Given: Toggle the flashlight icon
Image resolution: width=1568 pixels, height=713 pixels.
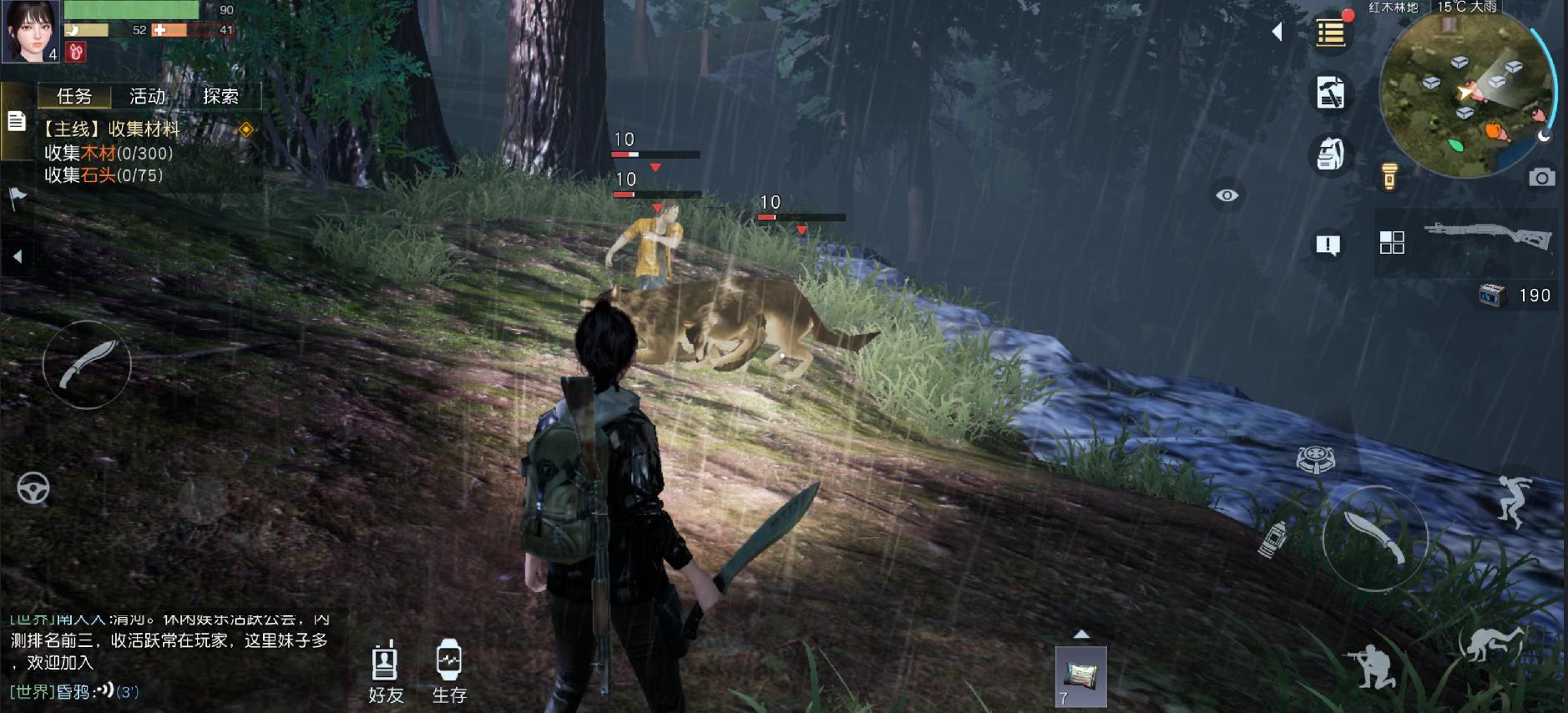Looking at the screenshot, I should pyautogui.click(x=1389, y=176).
